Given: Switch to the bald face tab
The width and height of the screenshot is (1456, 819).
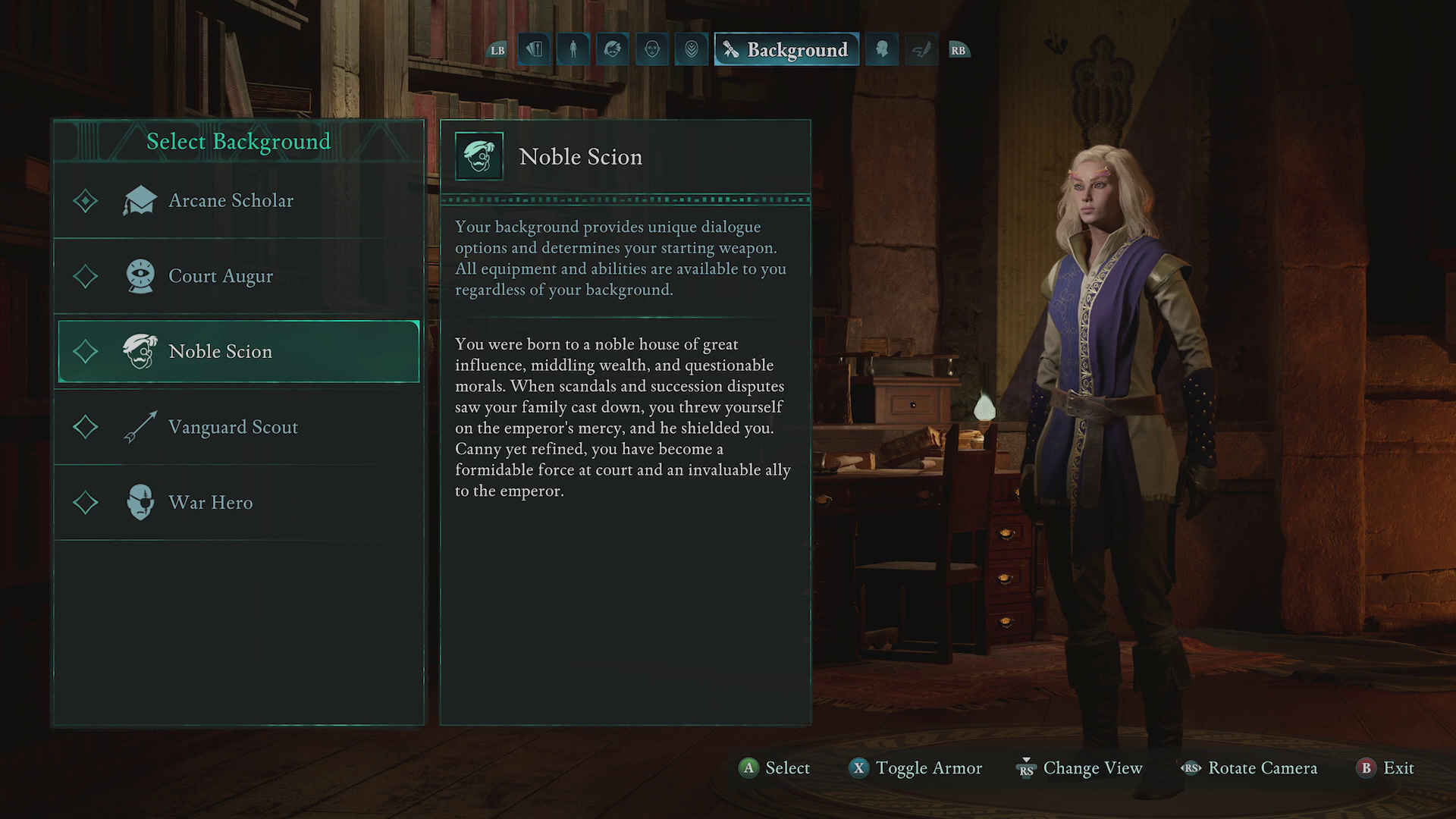Looking at the screenshot, I should click(x=652, y=50).
